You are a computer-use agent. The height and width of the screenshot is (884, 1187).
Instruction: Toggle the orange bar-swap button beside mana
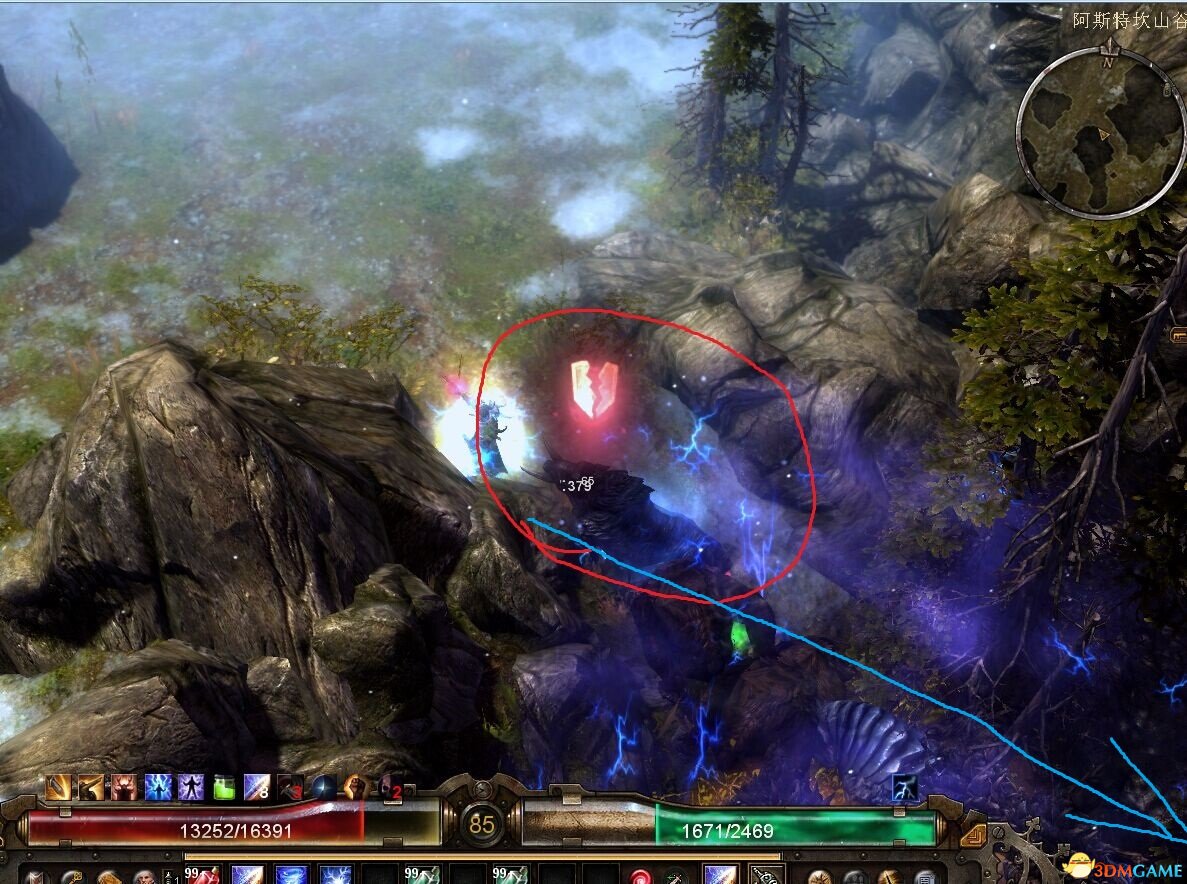972,834
